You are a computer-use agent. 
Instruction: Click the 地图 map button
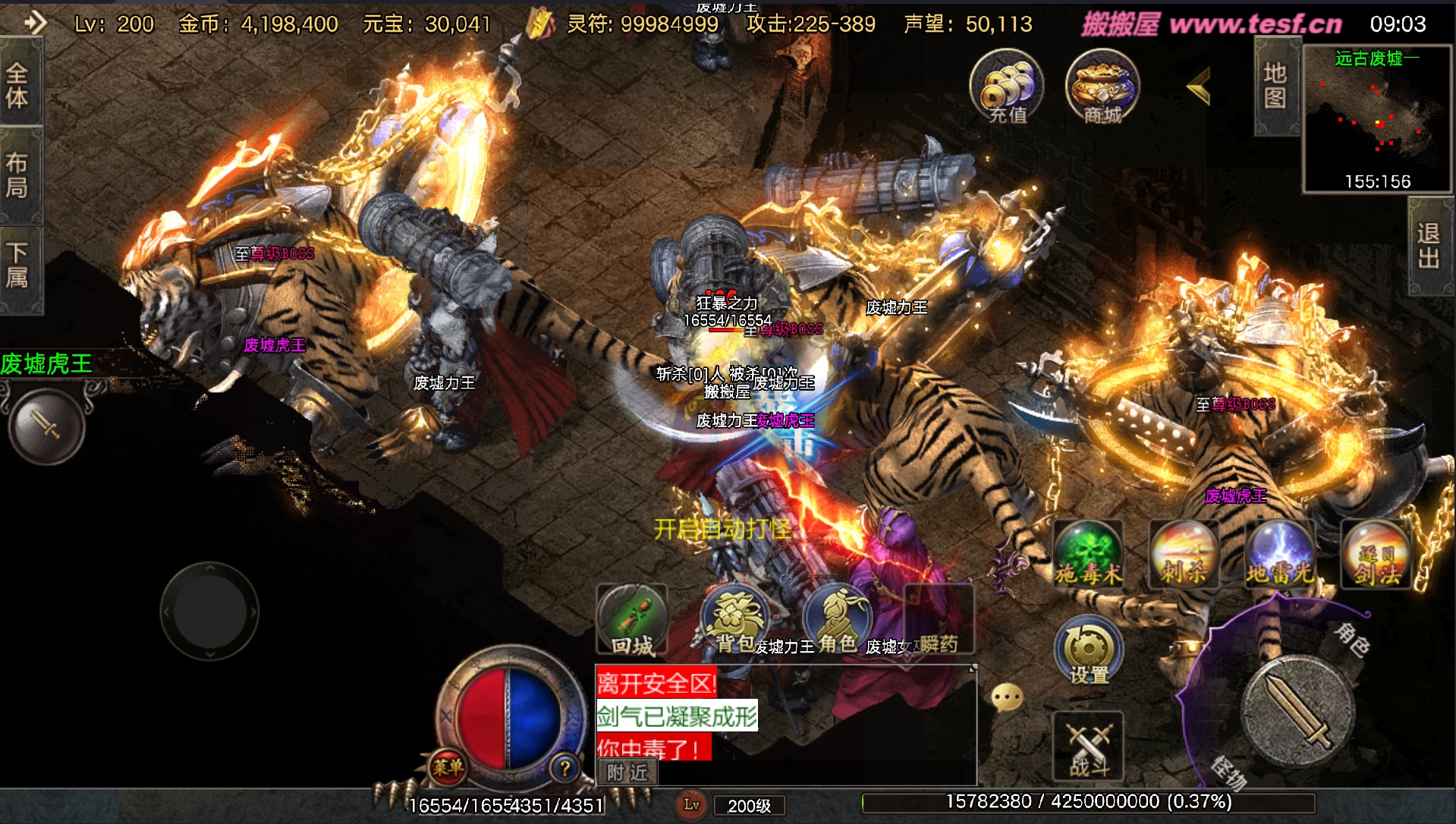pos(1275,86)
